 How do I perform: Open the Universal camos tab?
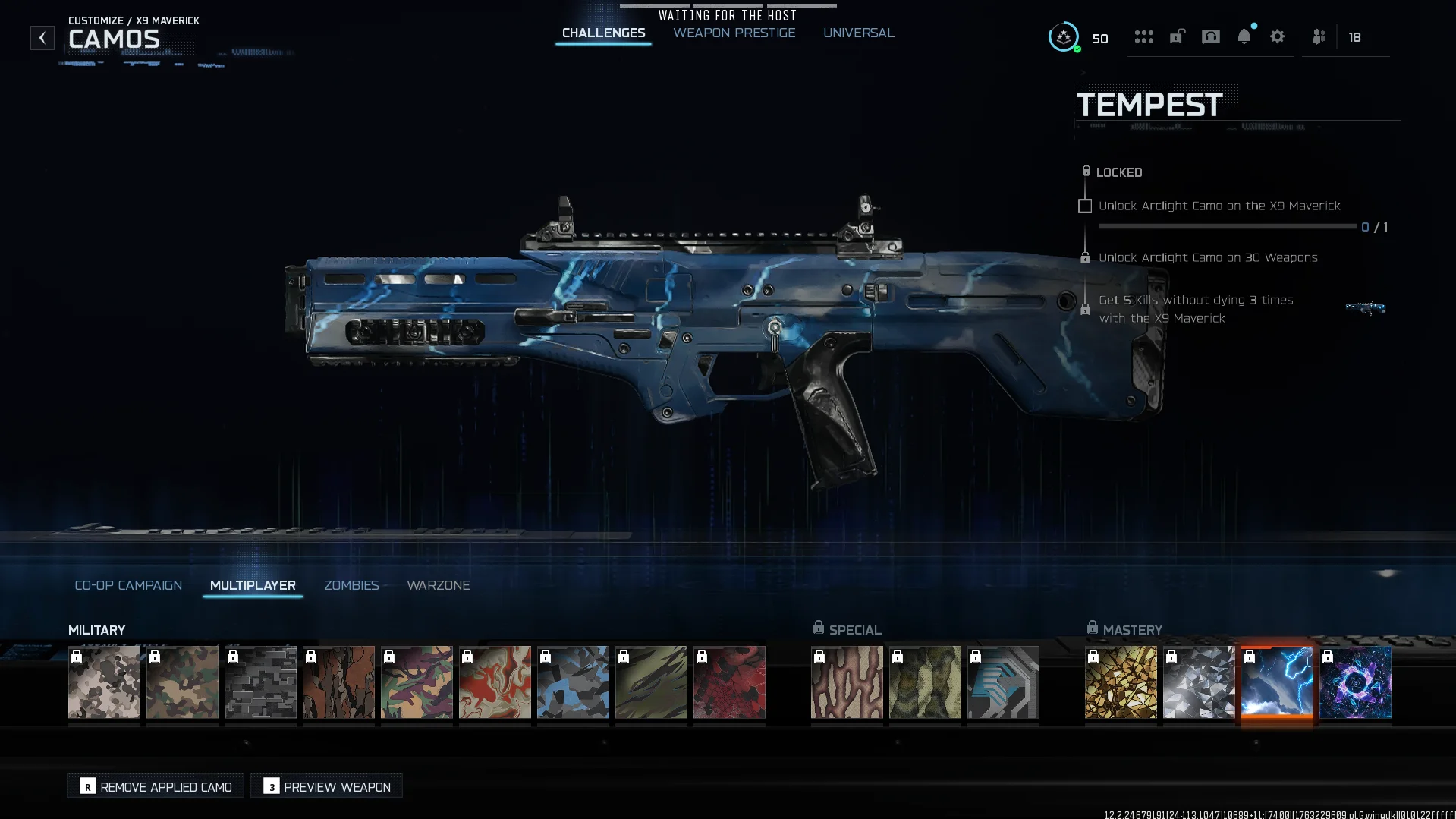coord(858,33)
